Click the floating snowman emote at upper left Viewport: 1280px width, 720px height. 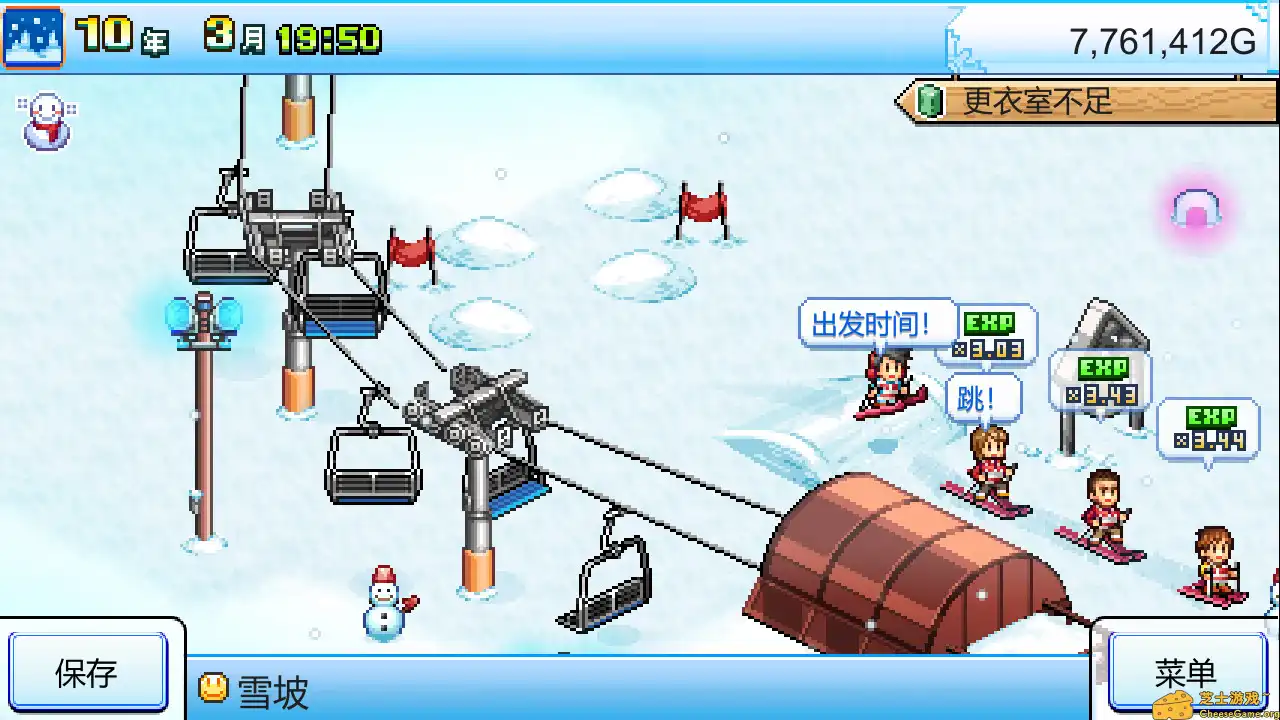click(44, 122)
